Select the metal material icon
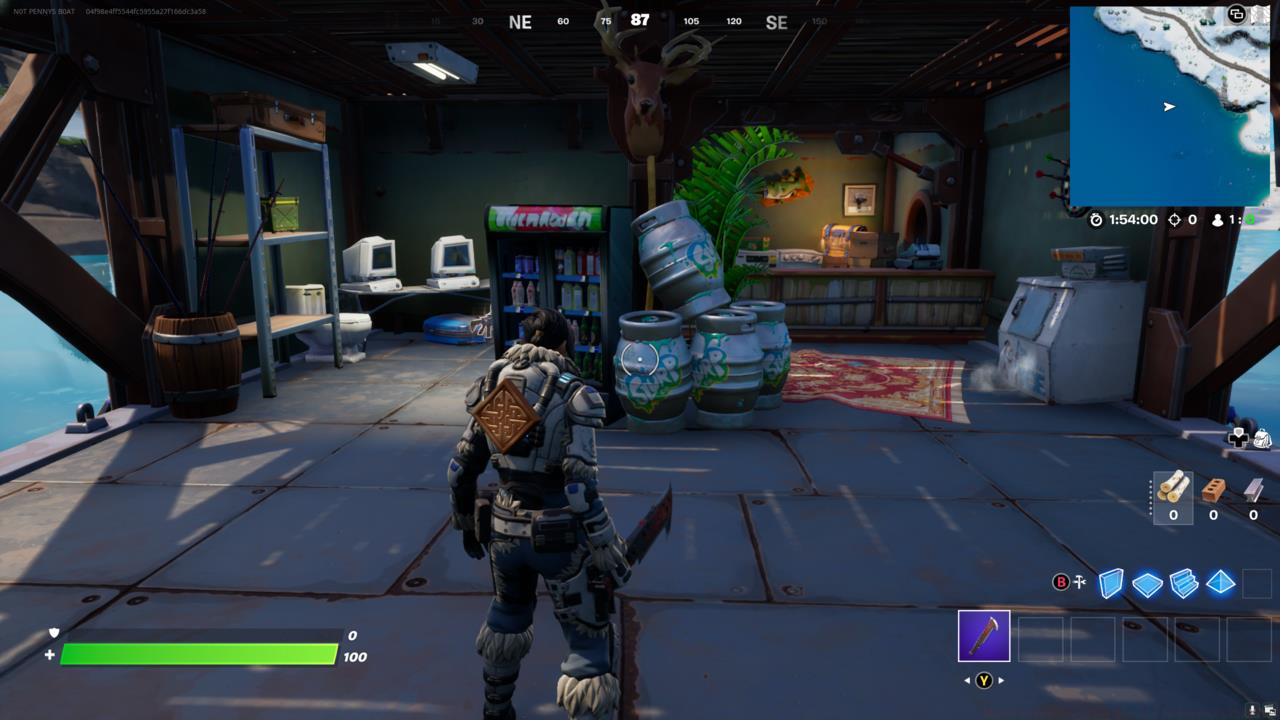This screenshot has width=1280, height=720. click(x=1253, y=492)
